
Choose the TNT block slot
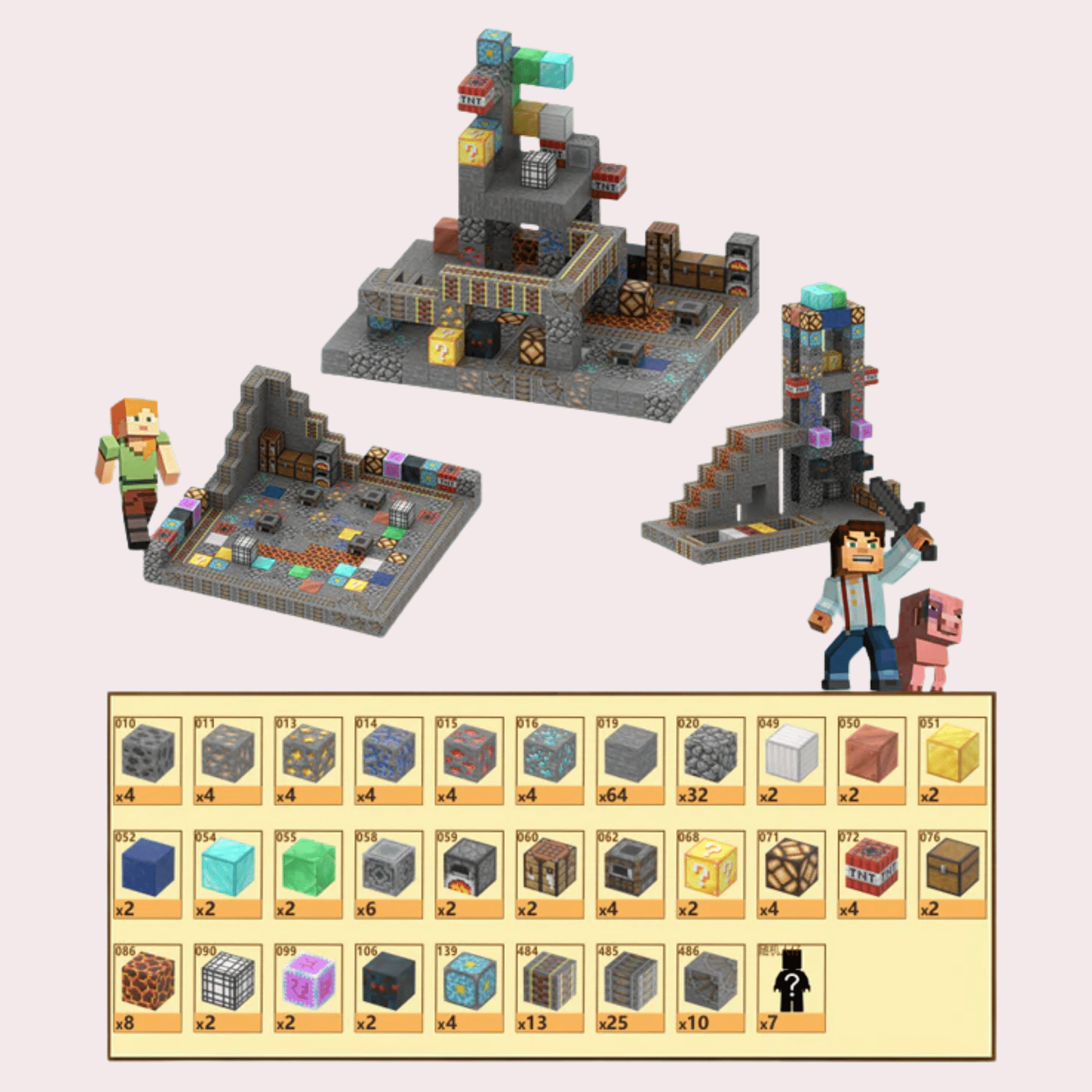coord(871,874)
